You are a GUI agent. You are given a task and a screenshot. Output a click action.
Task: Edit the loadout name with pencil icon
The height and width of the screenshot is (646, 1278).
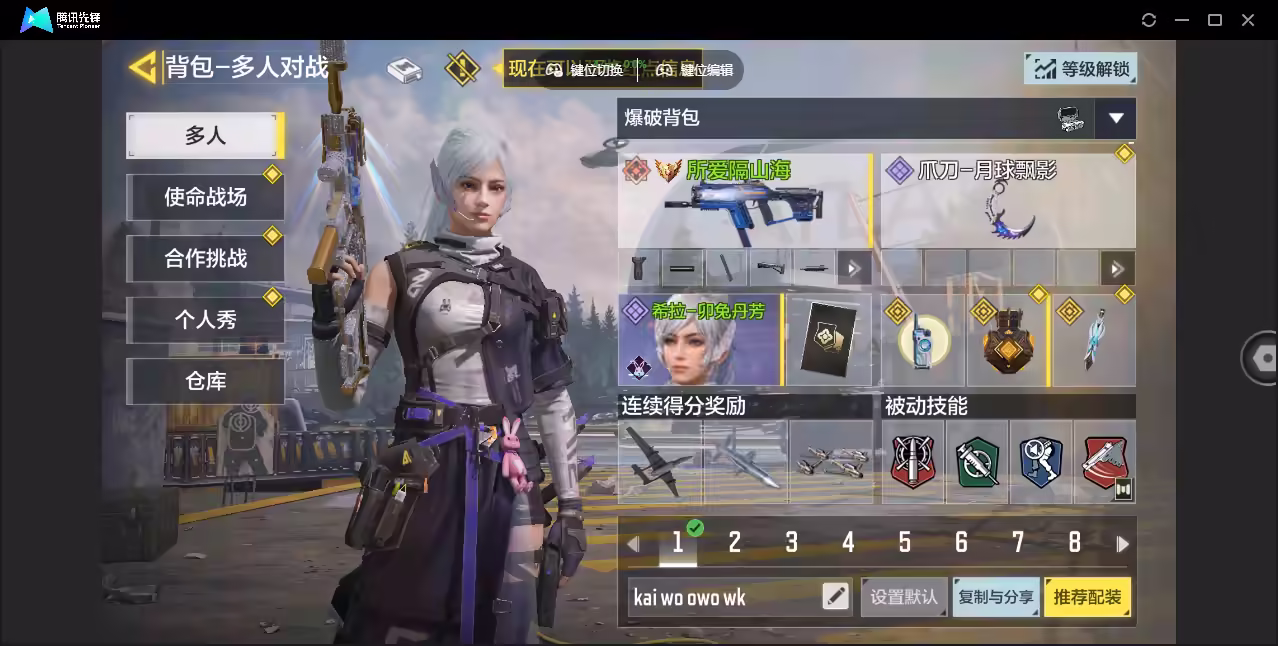pyautogui.click(x=835, y=597)
